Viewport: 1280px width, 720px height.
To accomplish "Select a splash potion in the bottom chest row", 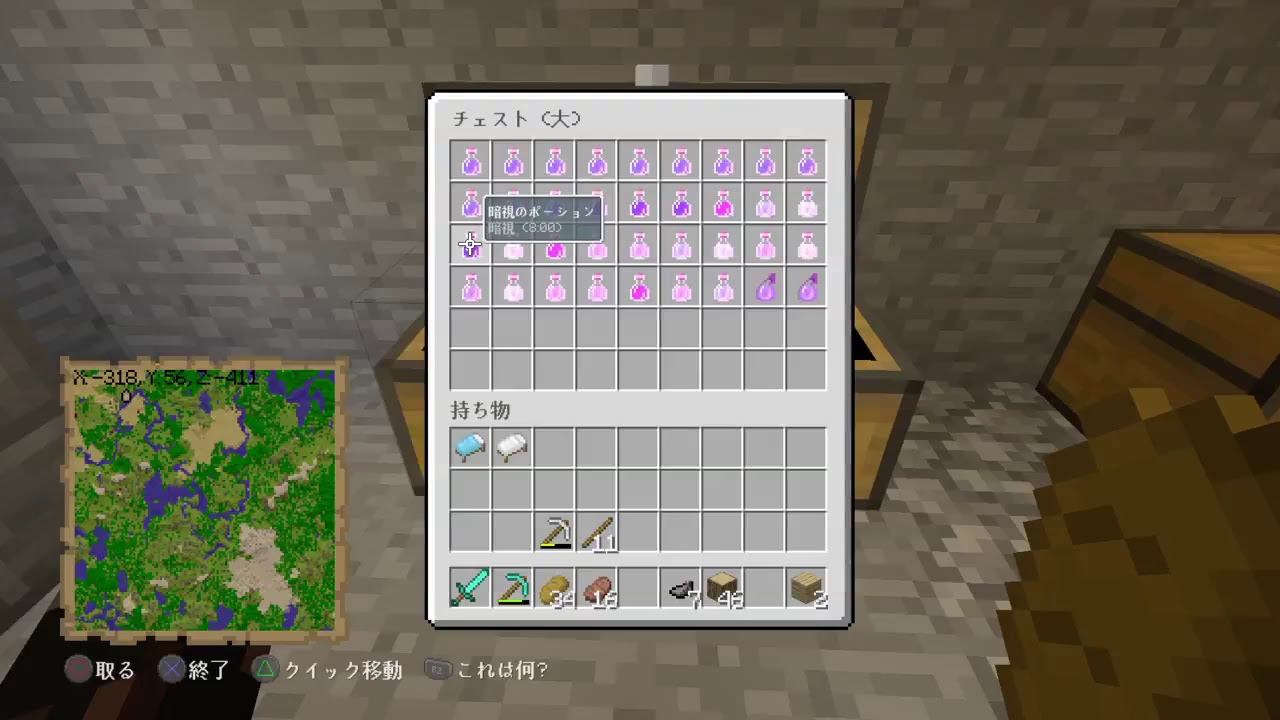I will click(x=765, y=289).
